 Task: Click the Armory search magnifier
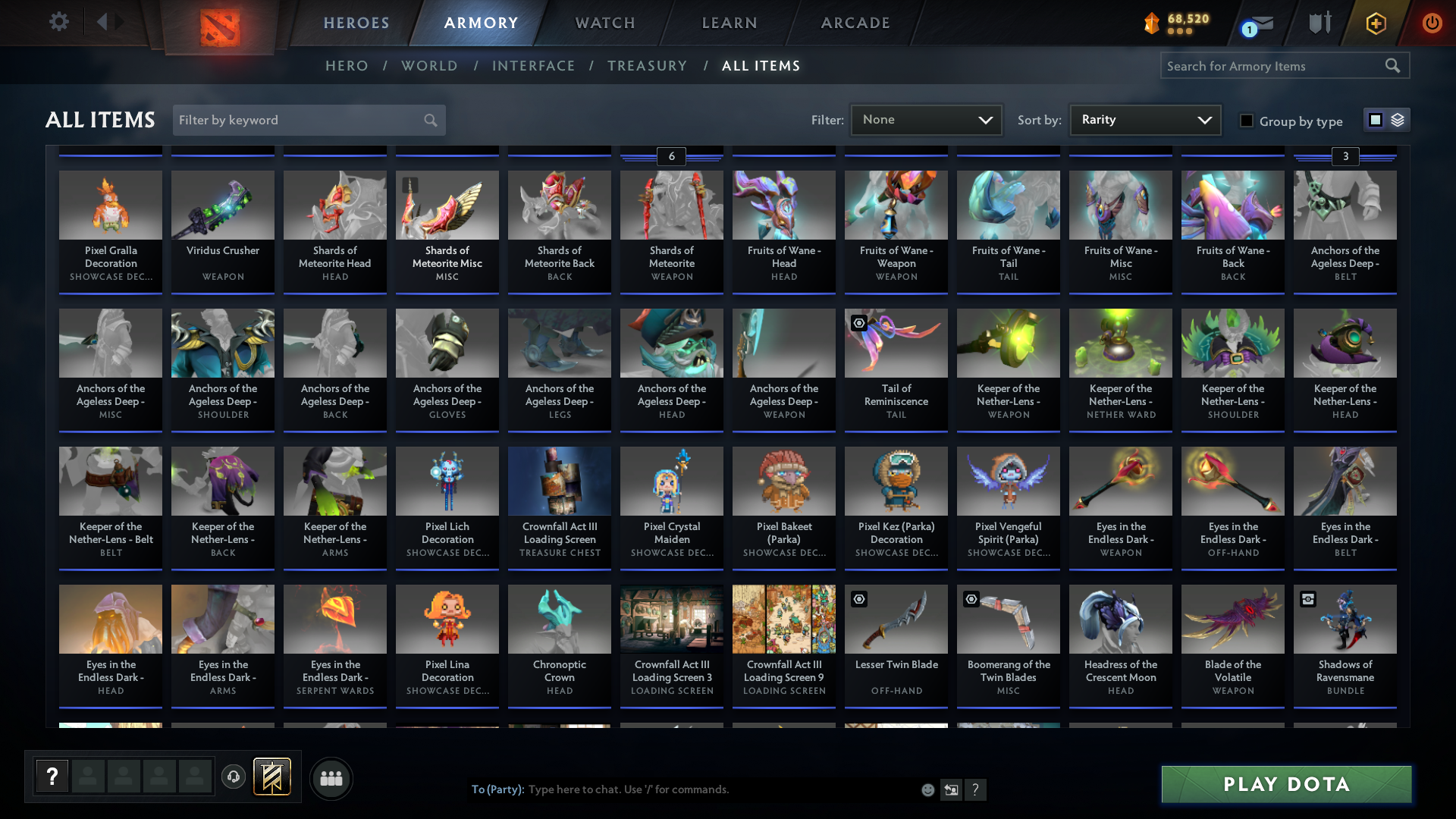1394,65
